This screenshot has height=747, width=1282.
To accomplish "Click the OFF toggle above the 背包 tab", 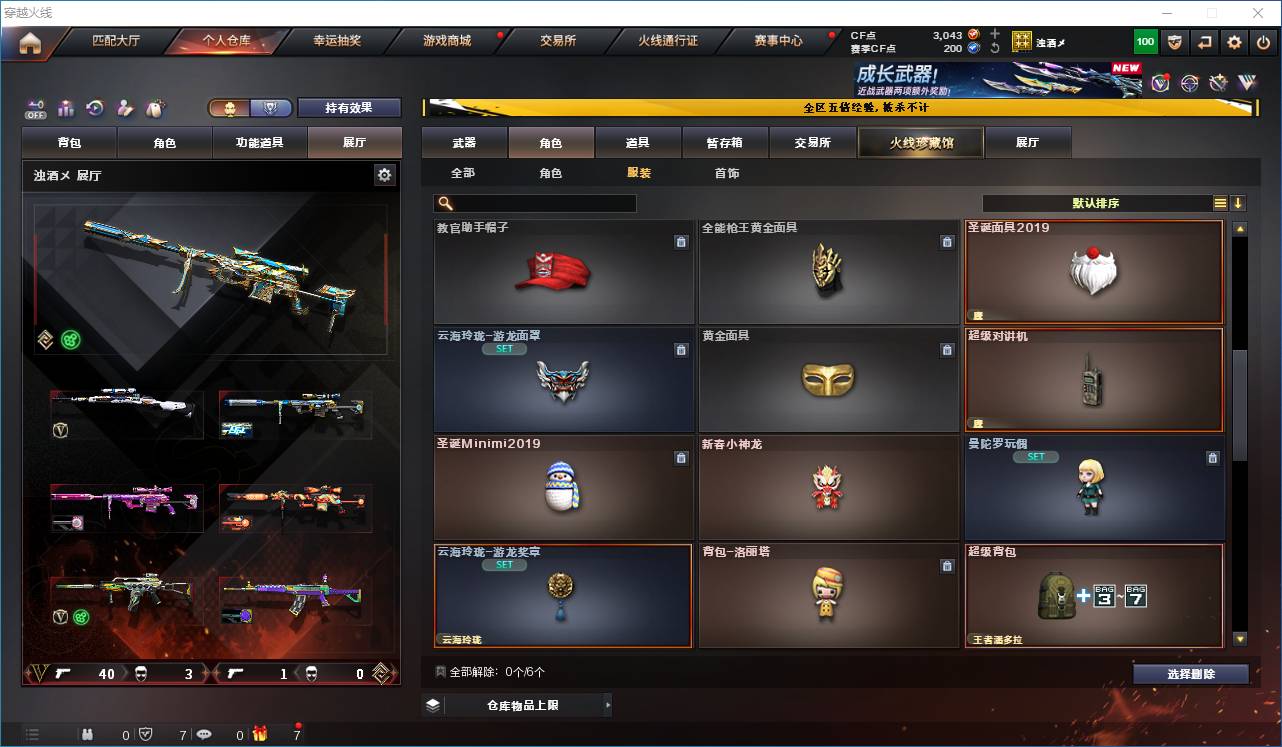I will [36, 109].
